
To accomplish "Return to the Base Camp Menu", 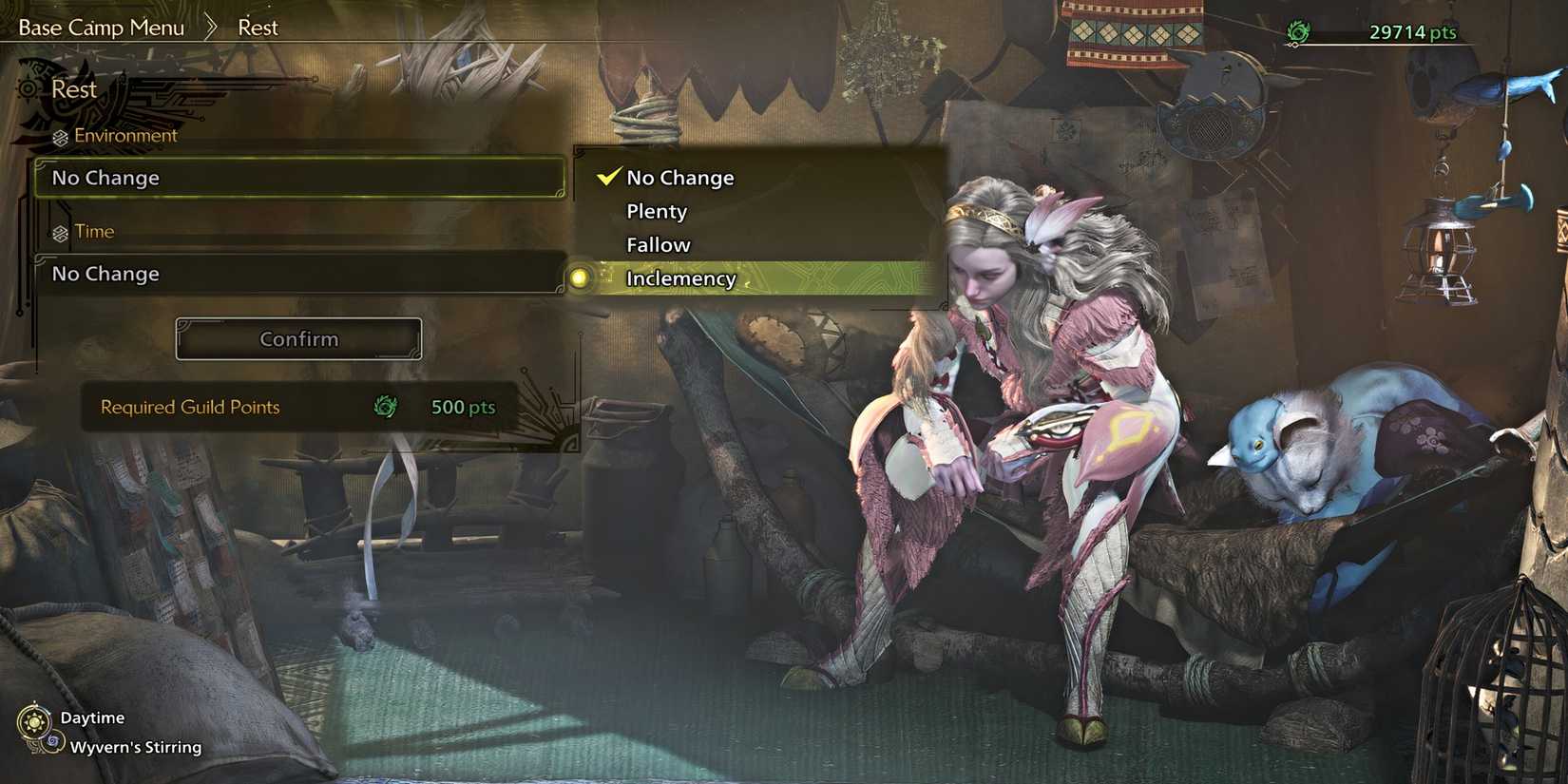I will 100,27.
